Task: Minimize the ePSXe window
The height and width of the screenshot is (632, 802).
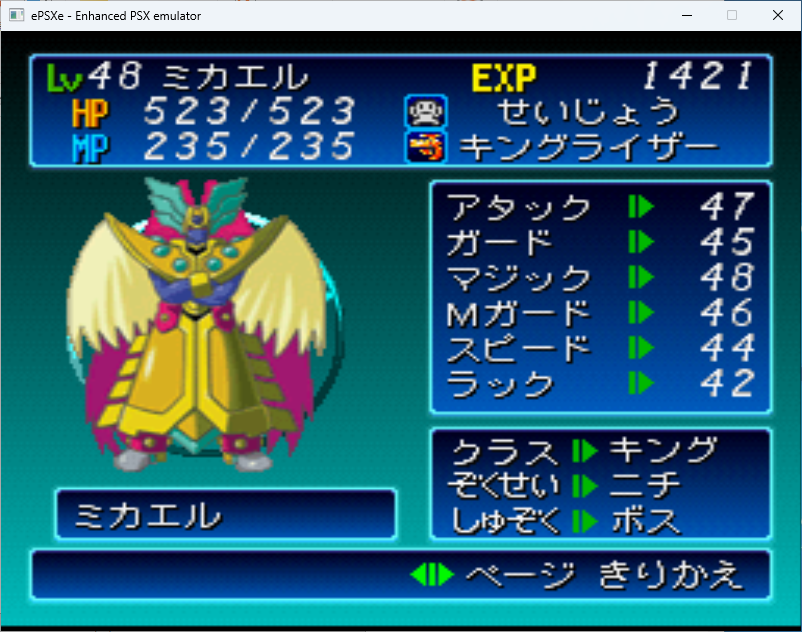Action: pyautogui.click(x=686, y=15)
